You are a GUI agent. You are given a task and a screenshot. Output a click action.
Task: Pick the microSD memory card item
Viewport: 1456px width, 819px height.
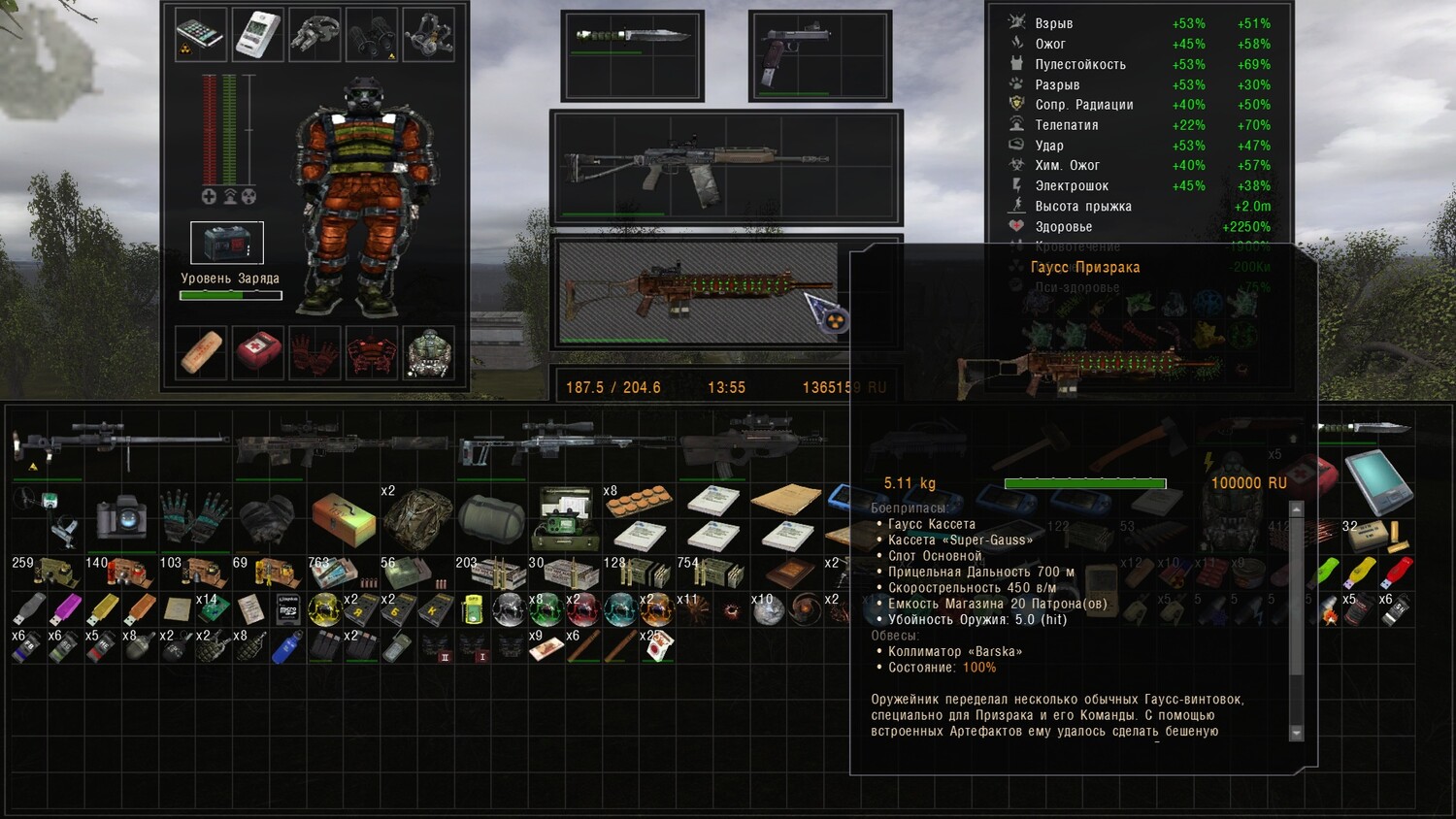pyautogui.click(x=288, y=609)
